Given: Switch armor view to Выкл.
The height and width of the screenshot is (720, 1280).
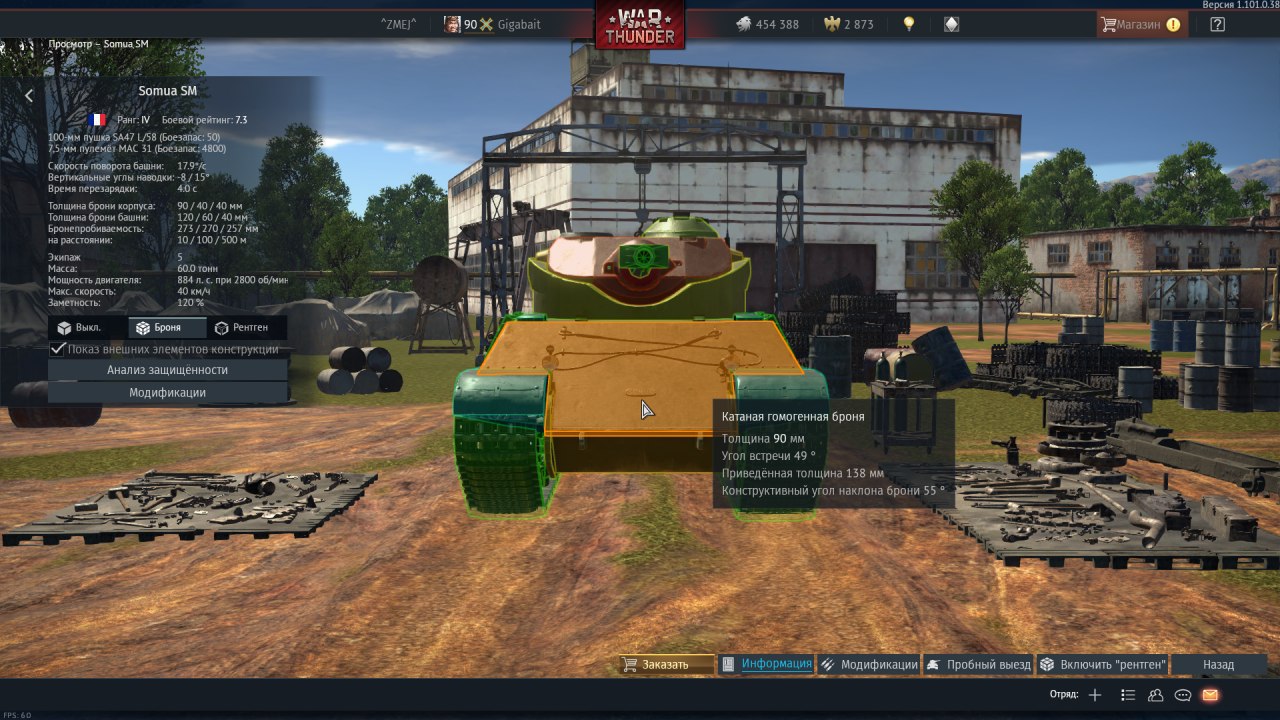Looking at the screenshot, I should 88,328.
